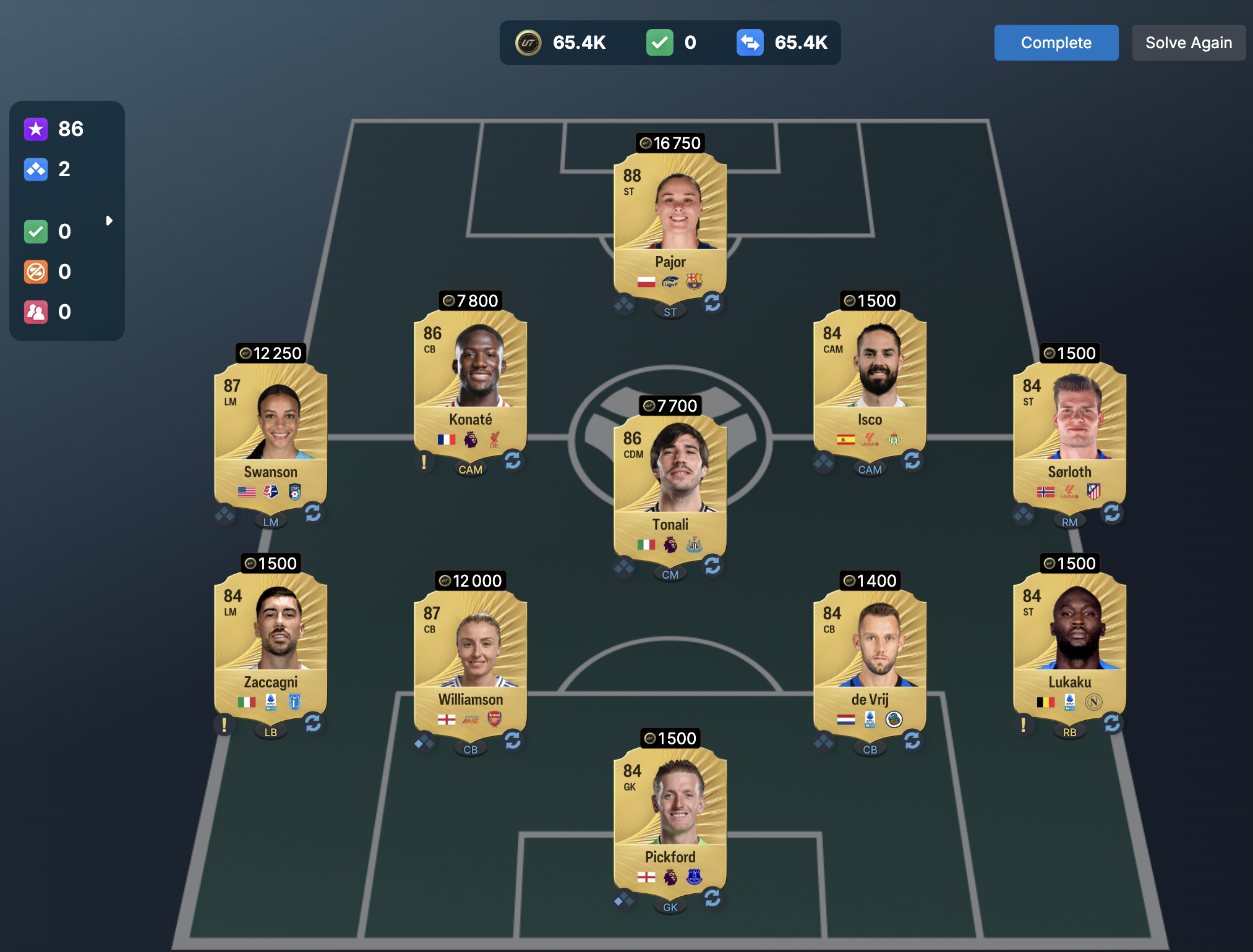The width and height of the screenshot is (1253, 952).
Task: Expand the requirements panel arrow
Action: click(109, 221)
